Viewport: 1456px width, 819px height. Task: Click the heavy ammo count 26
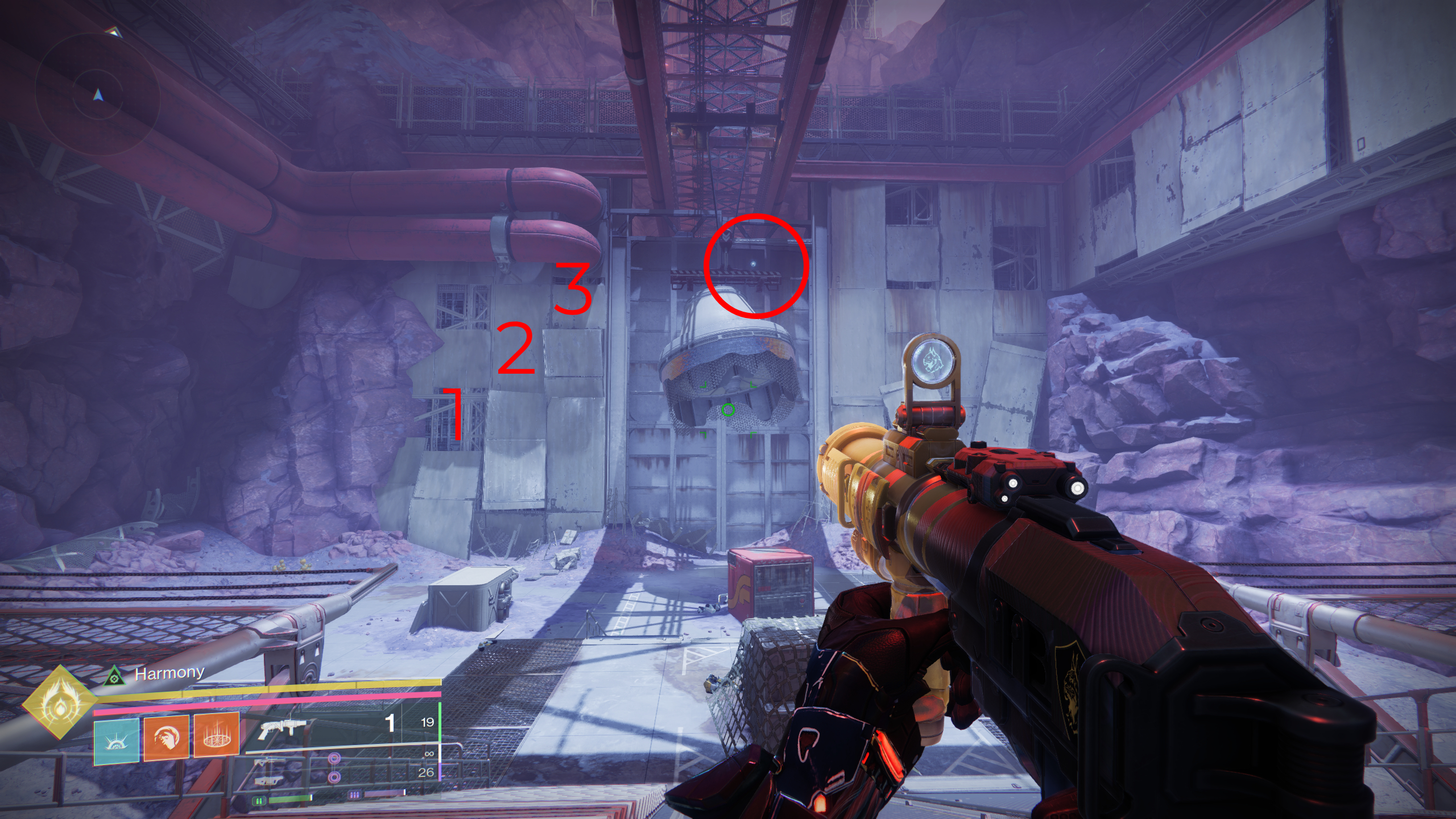point(425,772)
